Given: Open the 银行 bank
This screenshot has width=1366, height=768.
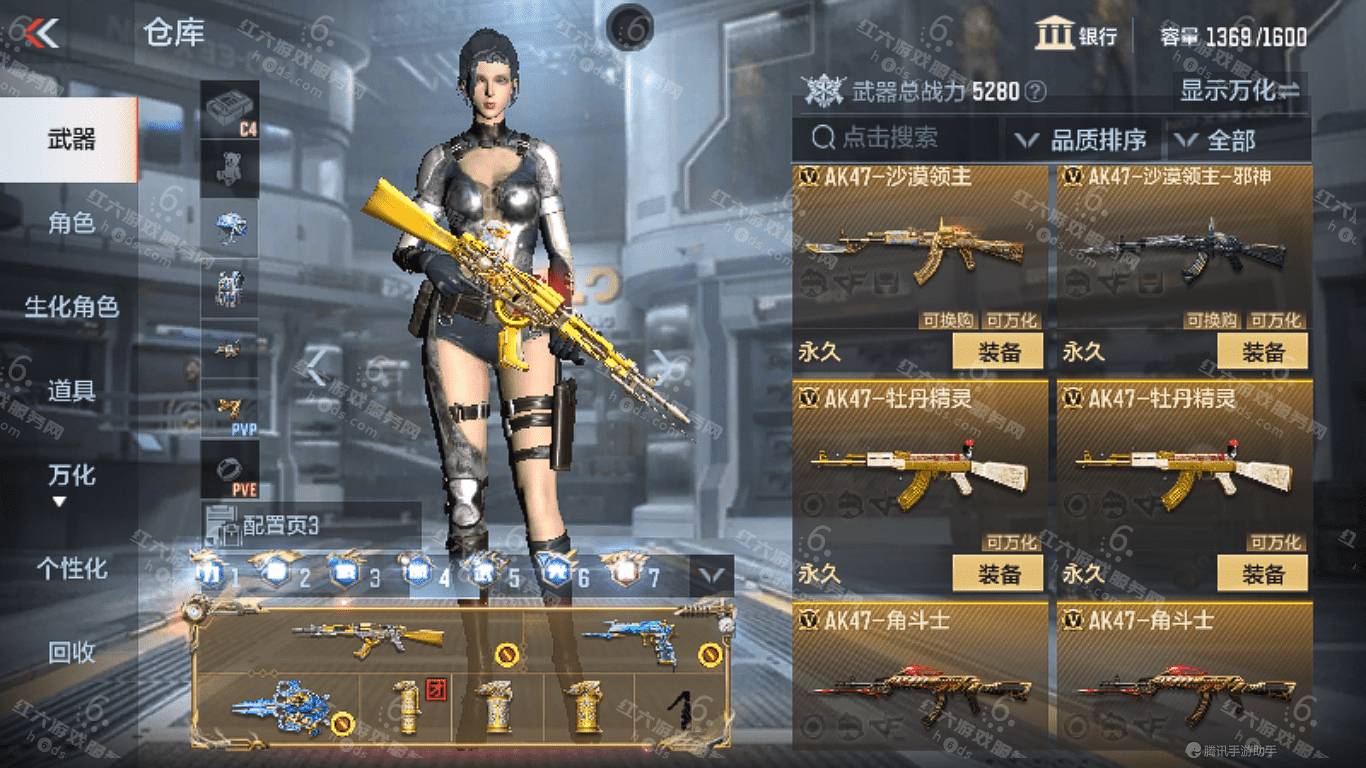Looking at the screenshot, I should [x=1076, y=36].
